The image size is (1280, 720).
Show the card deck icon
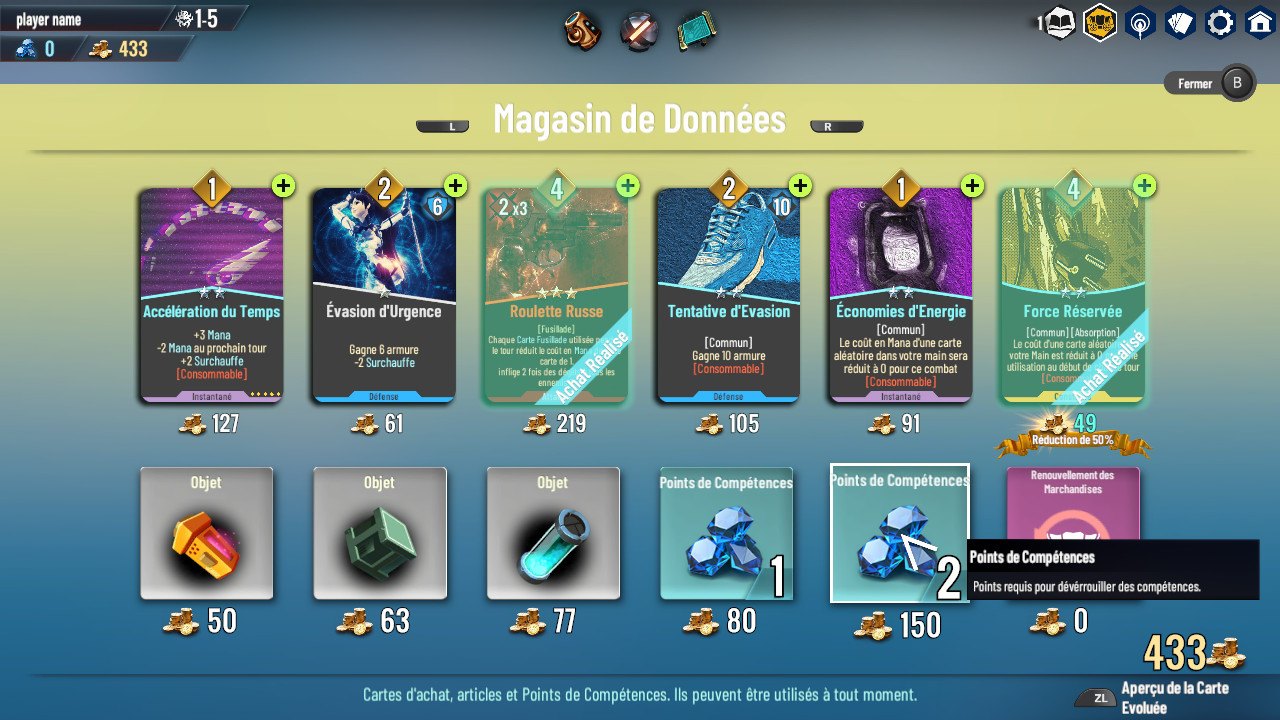coord(1180,22)
